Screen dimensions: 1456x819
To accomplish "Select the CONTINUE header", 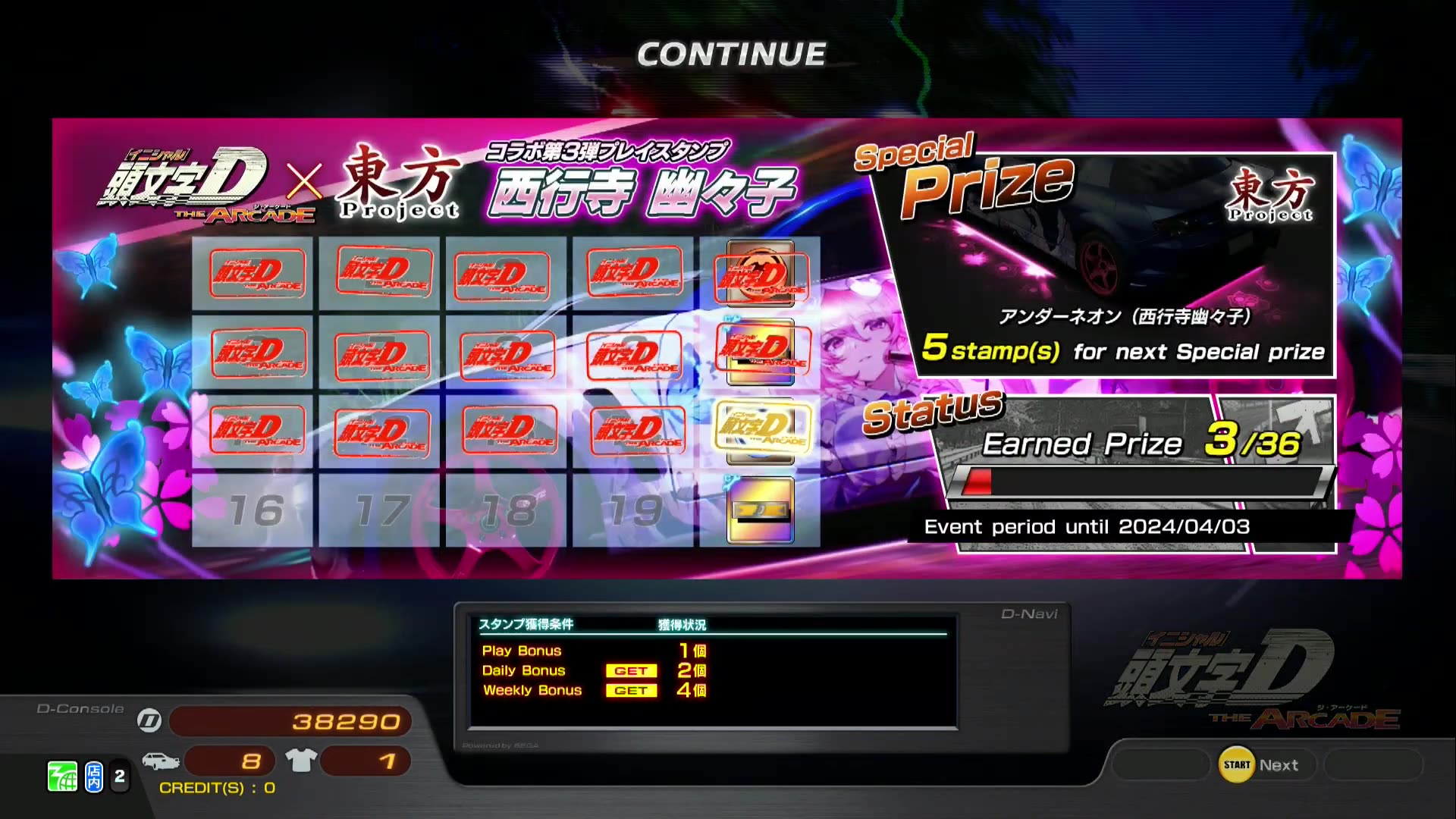I will pyautogui.click(x=730, y=53).
